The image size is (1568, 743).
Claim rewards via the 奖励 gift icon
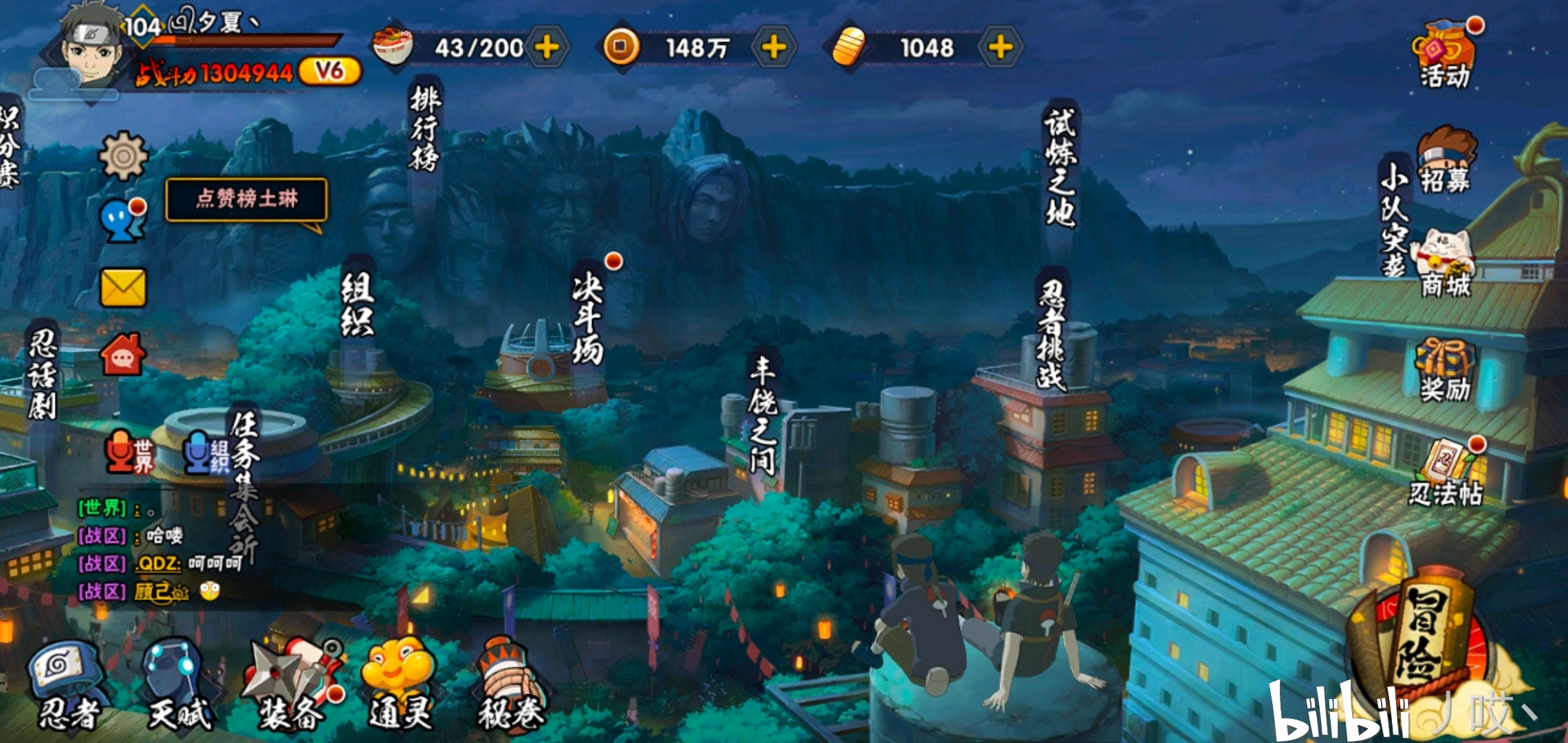[x=1444, y=370]
